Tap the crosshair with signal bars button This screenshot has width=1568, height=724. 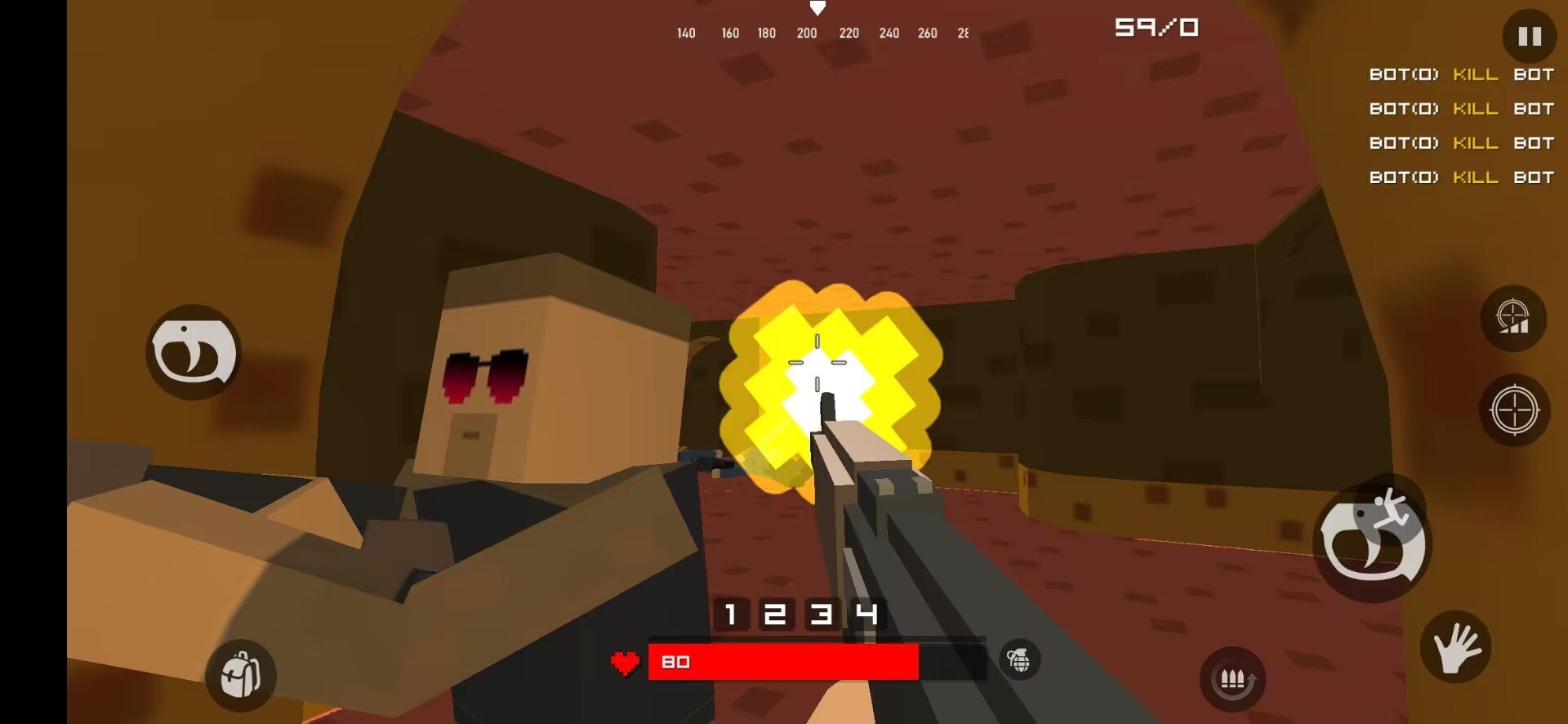coord(1513,318)
